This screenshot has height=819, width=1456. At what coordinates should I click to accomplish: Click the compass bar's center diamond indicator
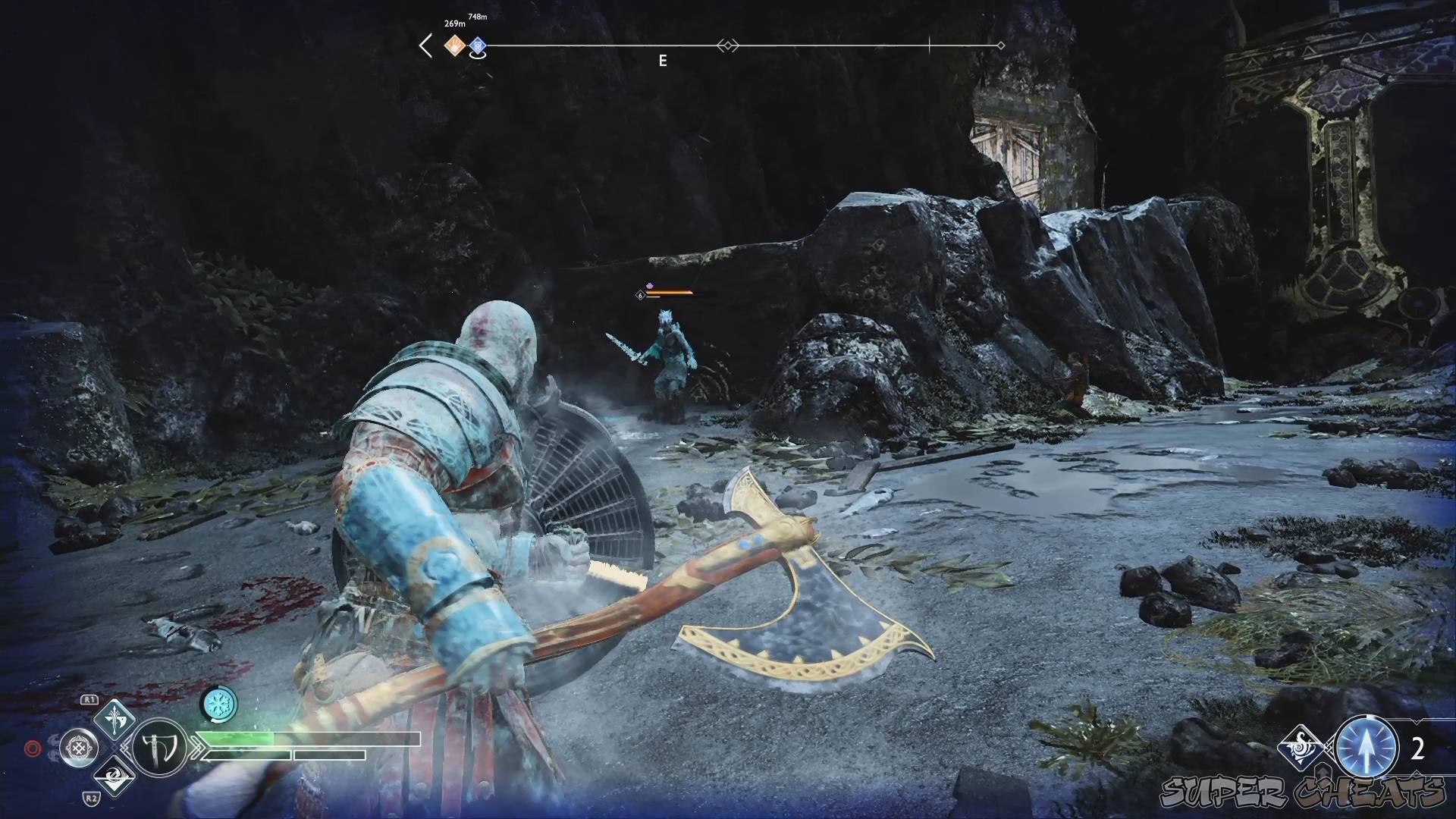(728, 46)
